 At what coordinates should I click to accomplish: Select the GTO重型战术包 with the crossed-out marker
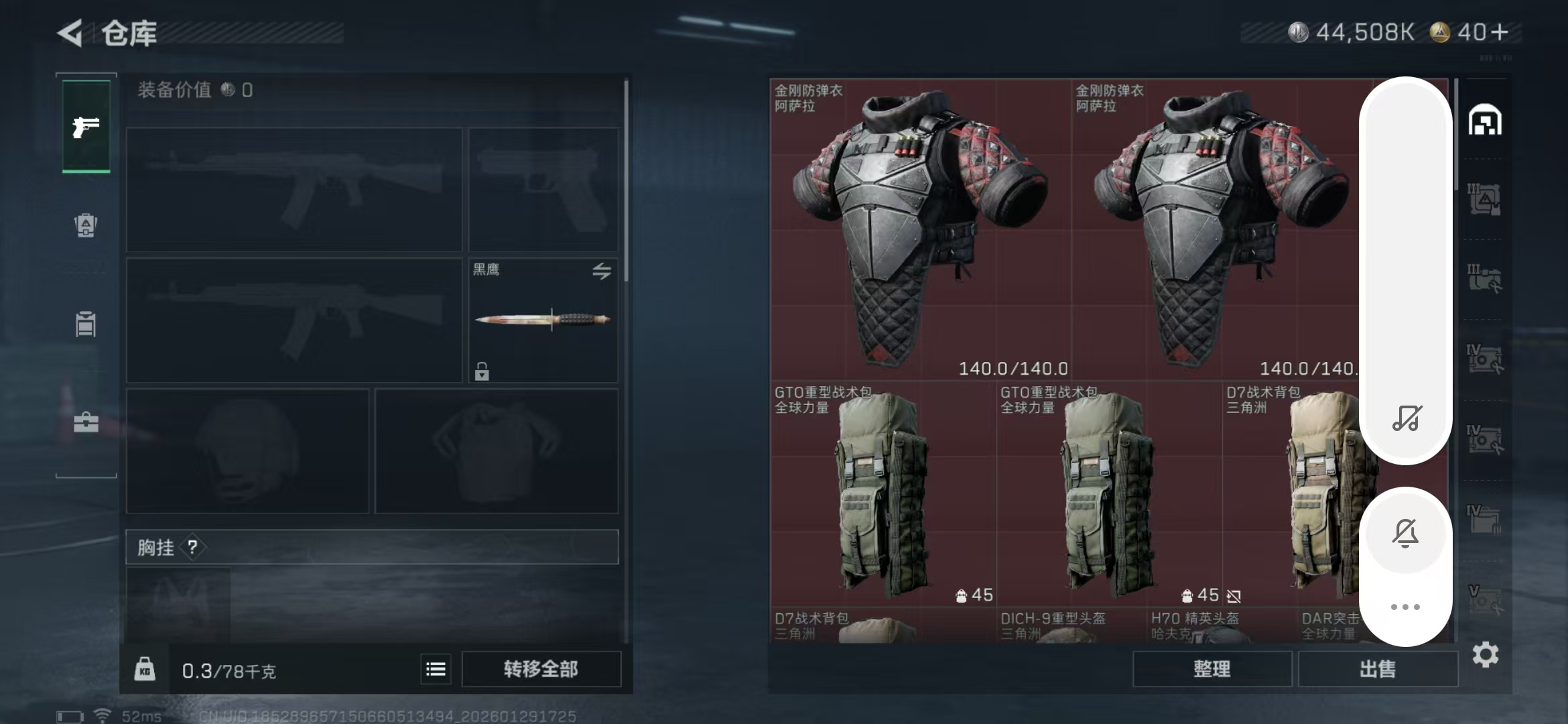[1108, 494]
